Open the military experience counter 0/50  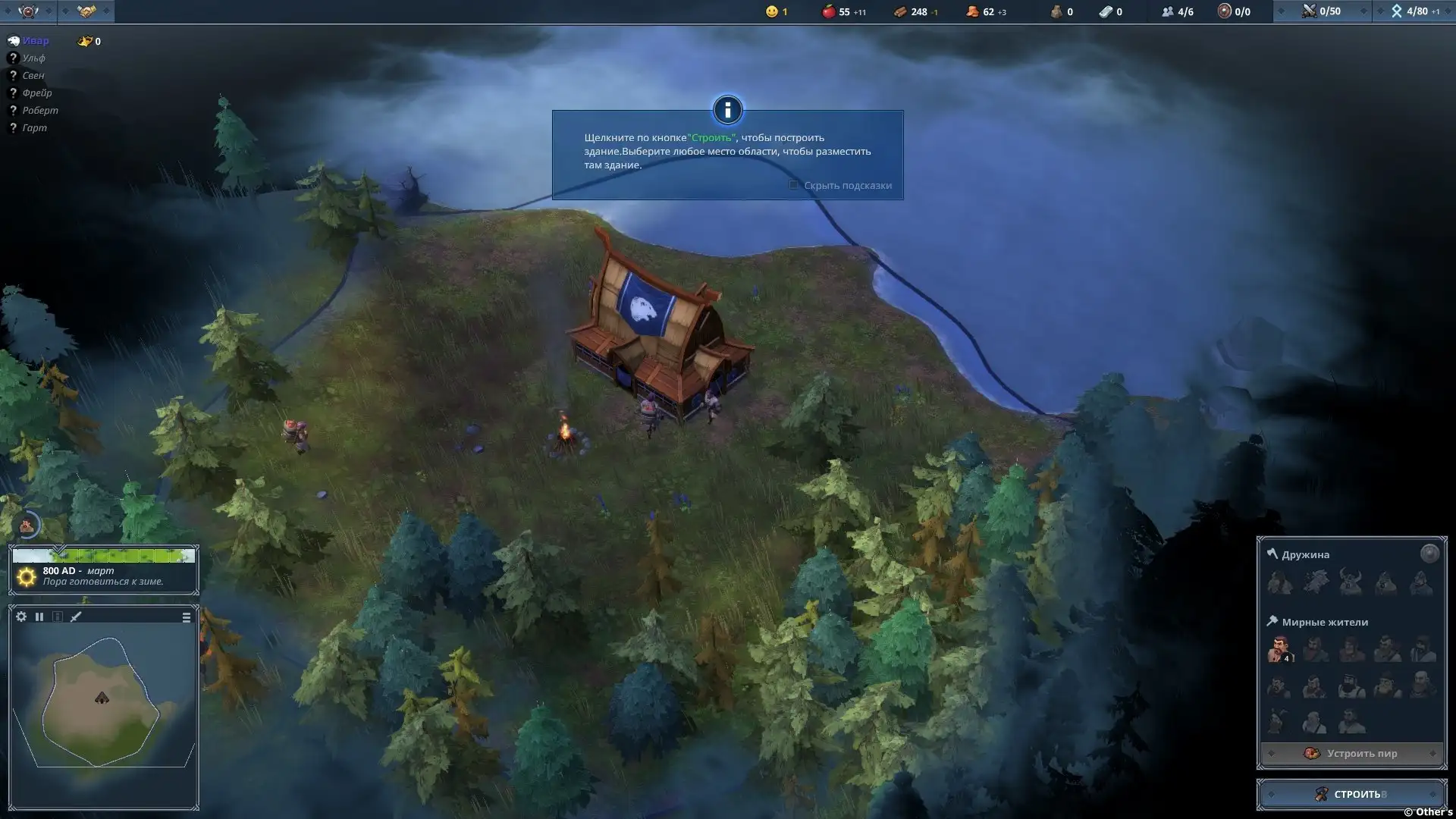point(1322,11)
